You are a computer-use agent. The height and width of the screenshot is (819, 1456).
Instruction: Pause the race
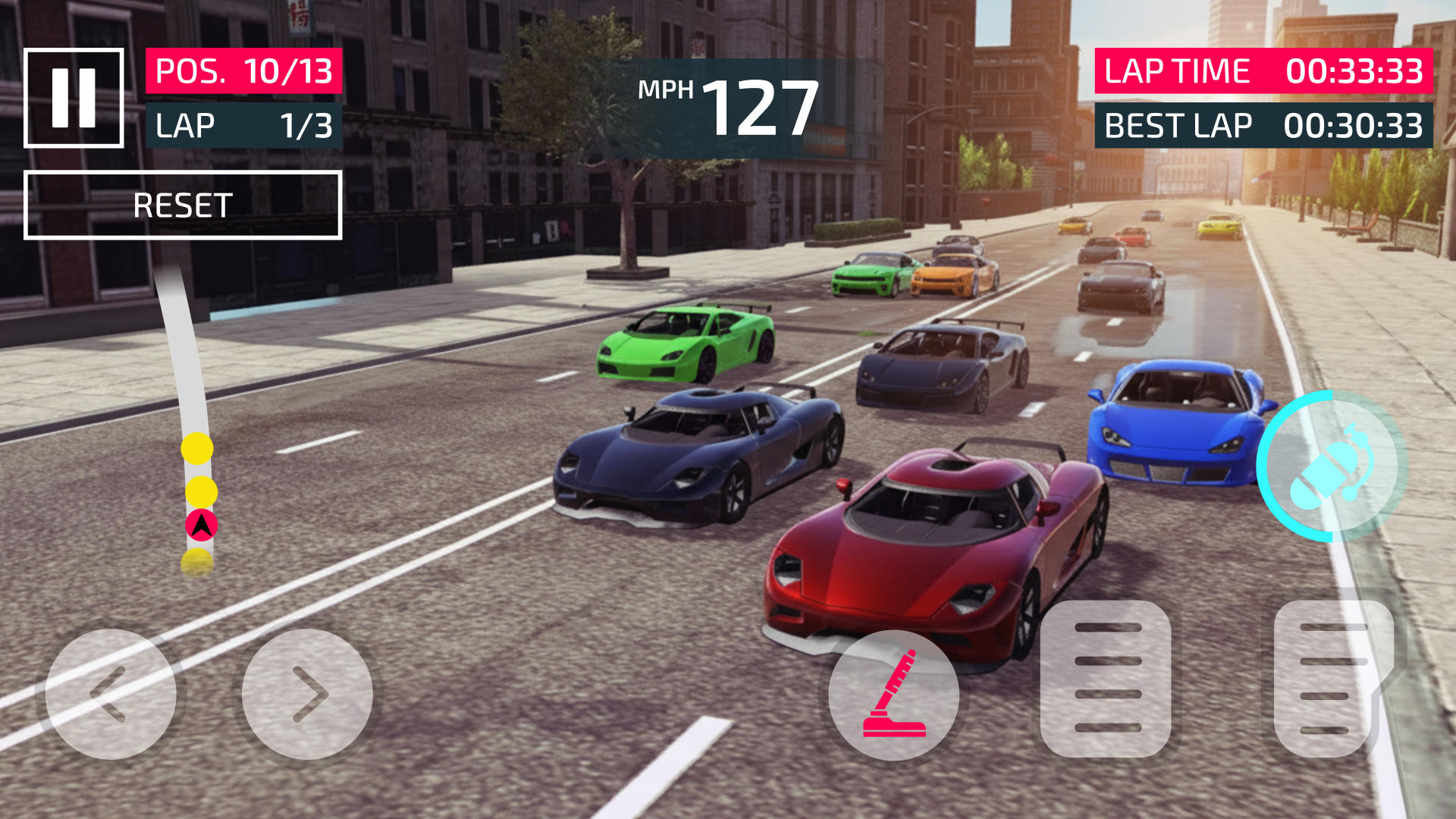click(74, 98)
